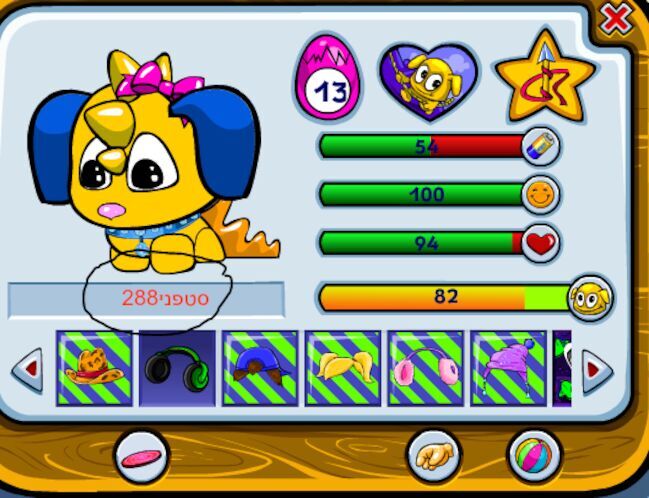Choose the purple knit beanie
This screenshot has width=649, height=498.
tap(509, 368)
